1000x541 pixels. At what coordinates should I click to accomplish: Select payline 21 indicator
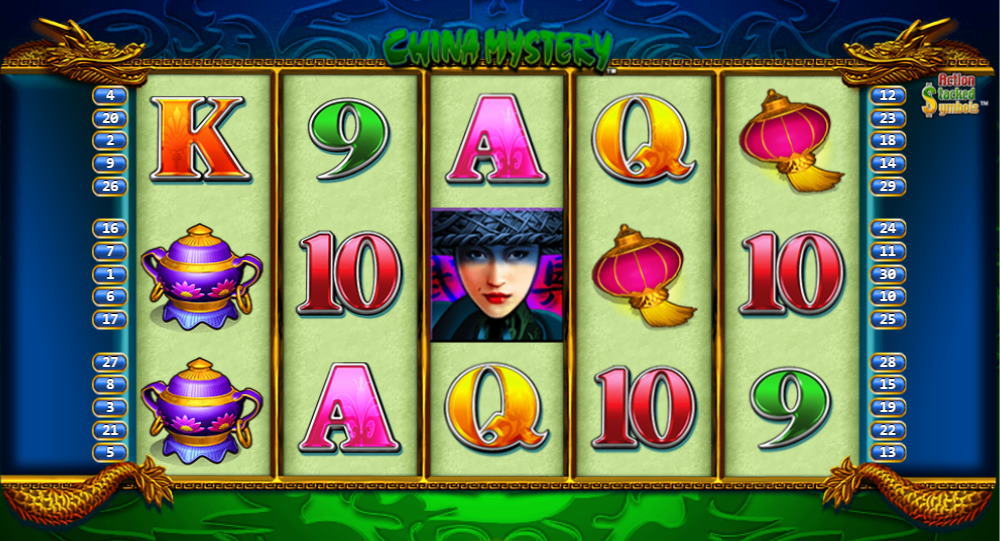109,430
